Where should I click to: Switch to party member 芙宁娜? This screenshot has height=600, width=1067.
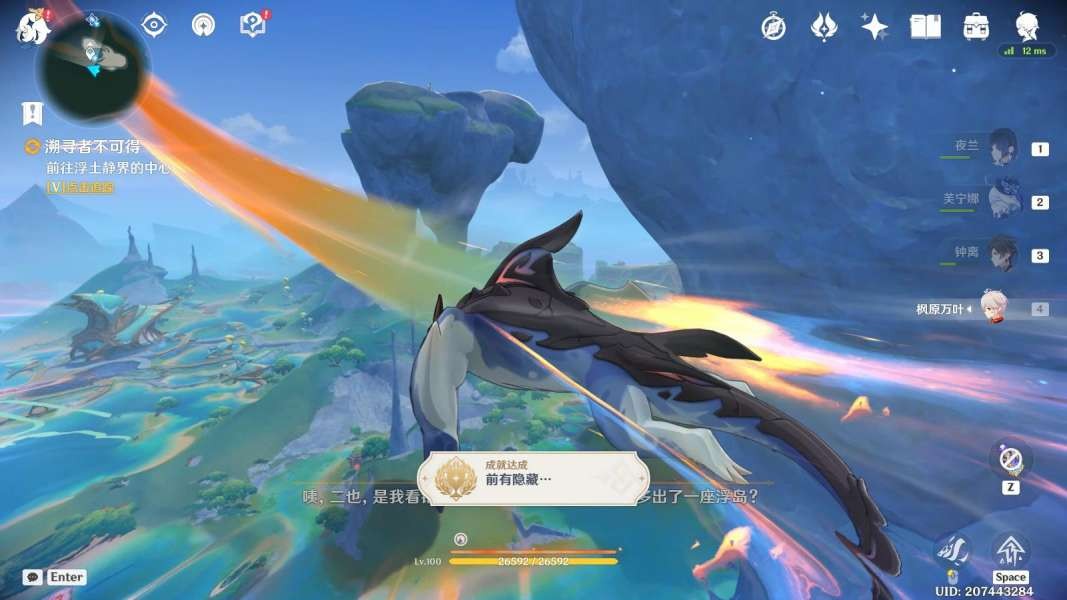[x=1001, y=201]
